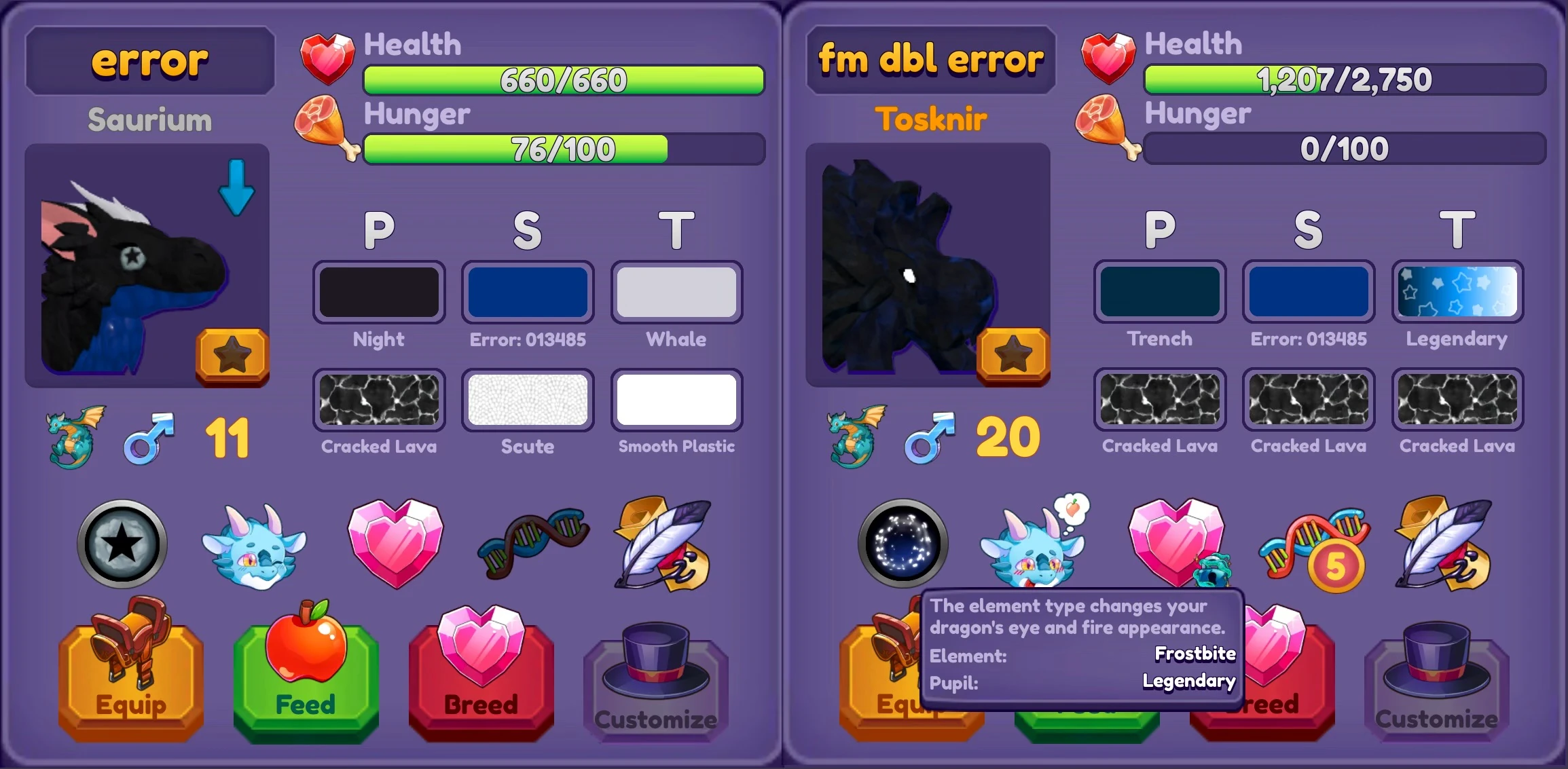This screenshot has height=769, width=1568.
Task: Expand the Legendary tertiary pupil selector
Action: (1457, 292)
